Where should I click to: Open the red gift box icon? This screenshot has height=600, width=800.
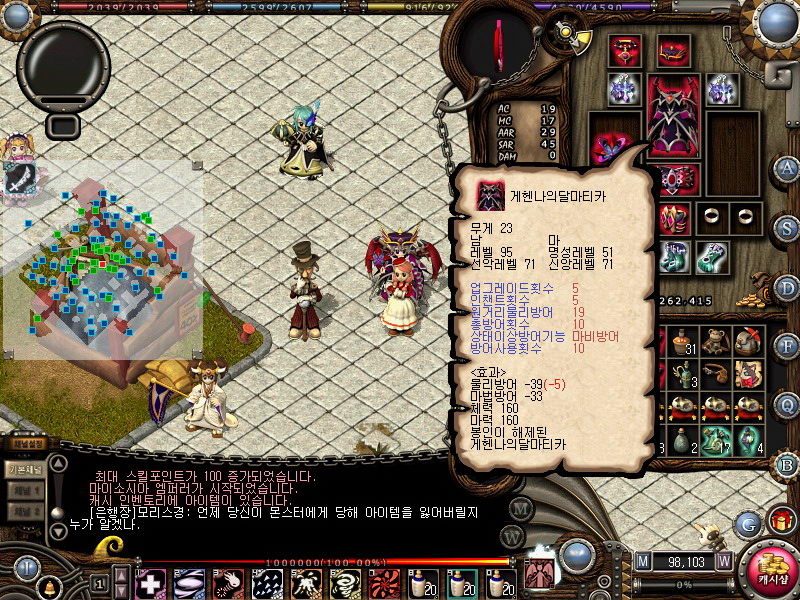coord(780,520)
